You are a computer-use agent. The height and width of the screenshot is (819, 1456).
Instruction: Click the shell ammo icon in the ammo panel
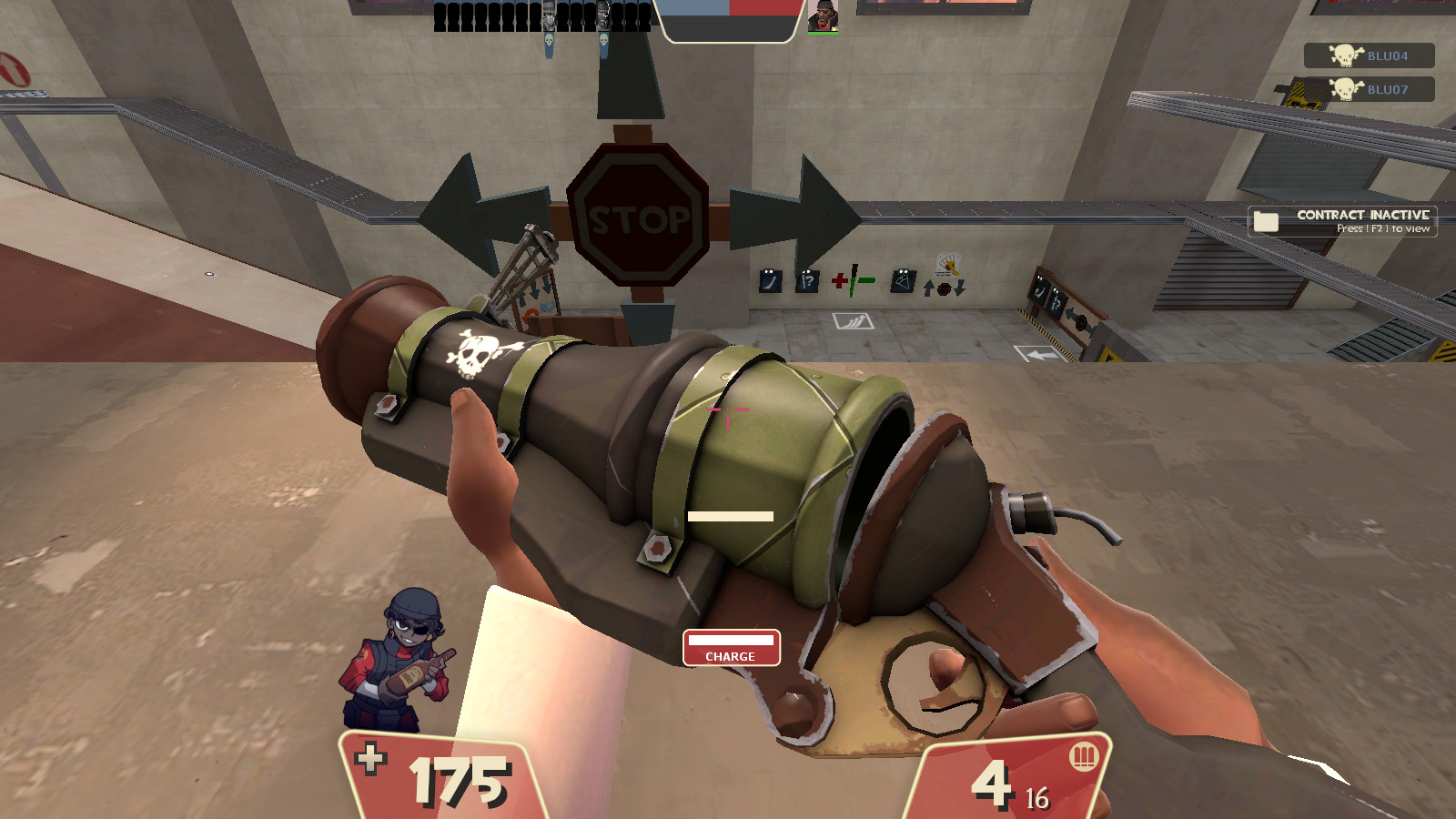(x=1086, y=755)
